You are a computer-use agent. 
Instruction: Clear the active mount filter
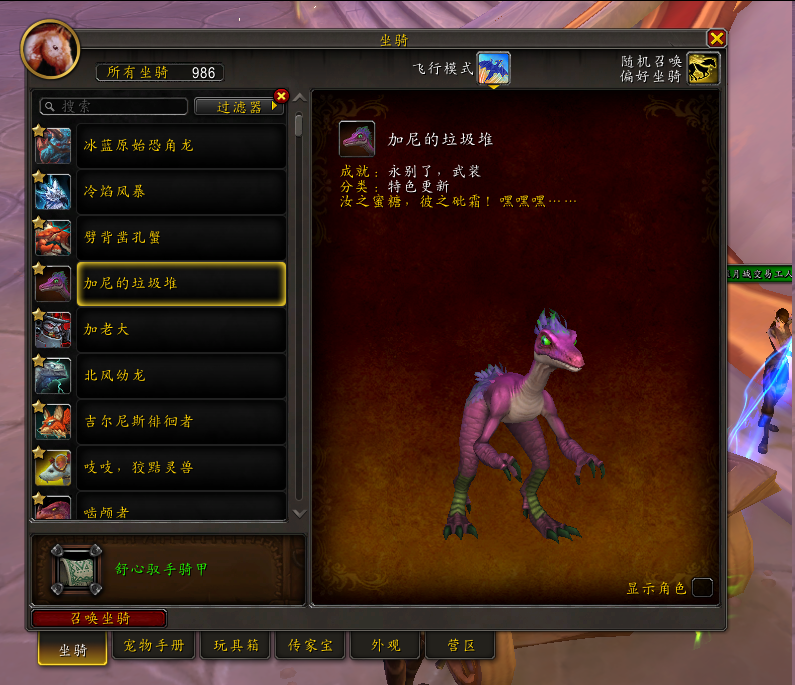pyautogui.click(x=281, y=96)
